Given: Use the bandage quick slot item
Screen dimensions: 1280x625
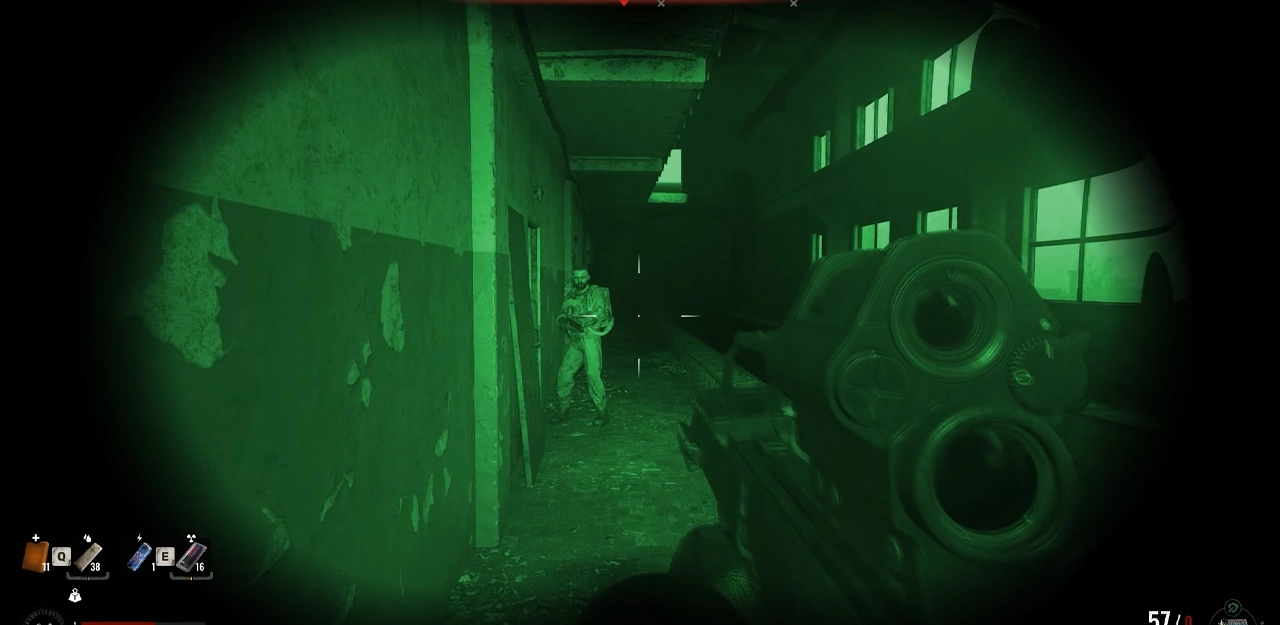Looking at the screenshot, I should tap(88, 557).
